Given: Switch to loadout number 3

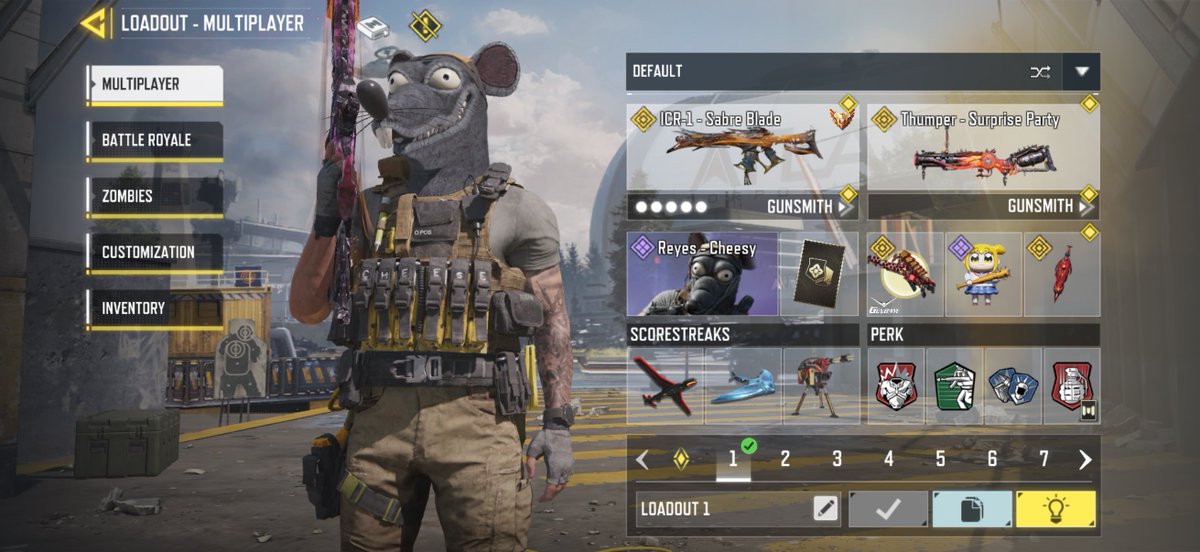Looking at the screenshot, I should click(837, 459).
